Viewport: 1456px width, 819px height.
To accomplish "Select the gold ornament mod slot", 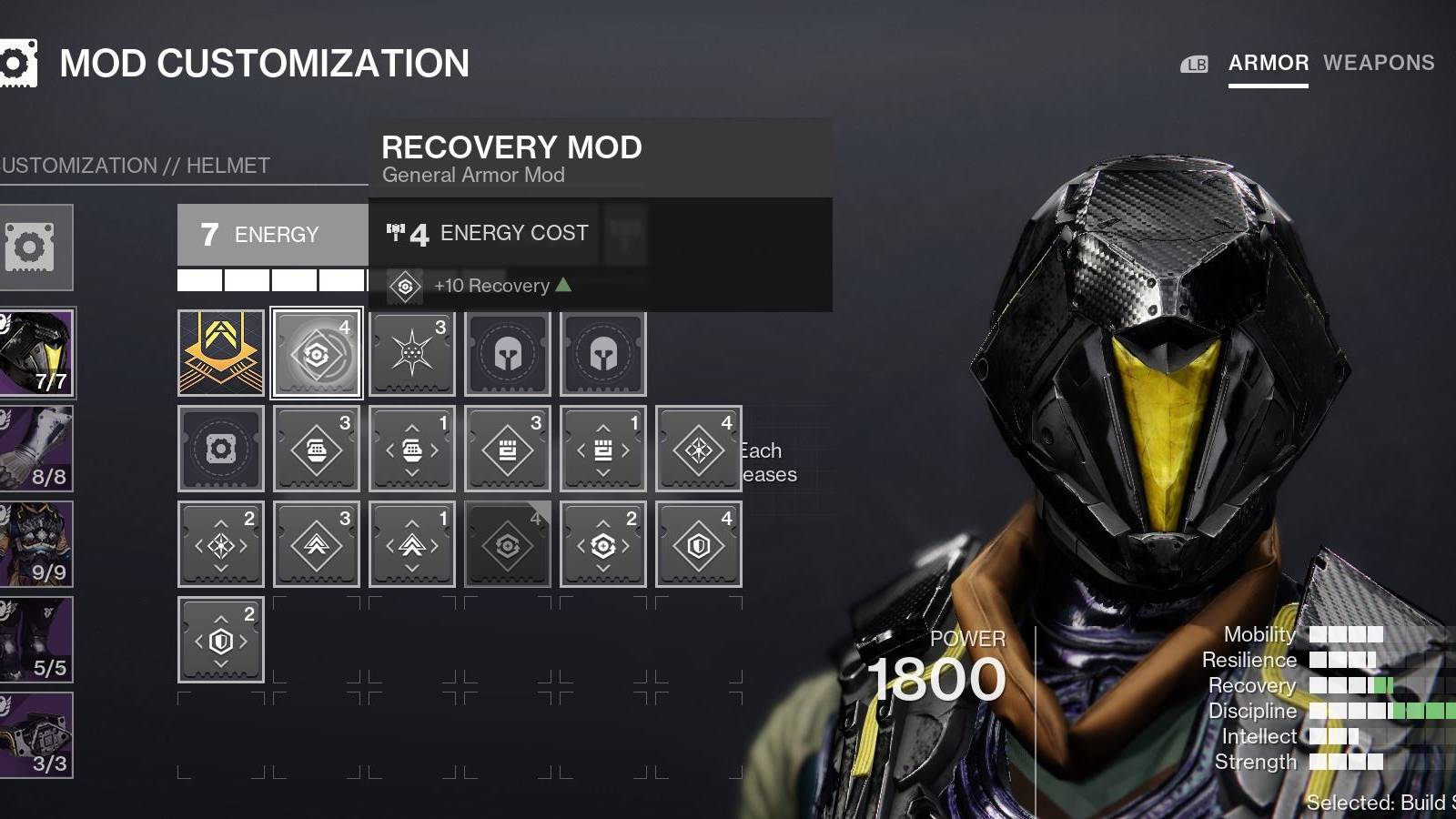I will pos(220,353).
